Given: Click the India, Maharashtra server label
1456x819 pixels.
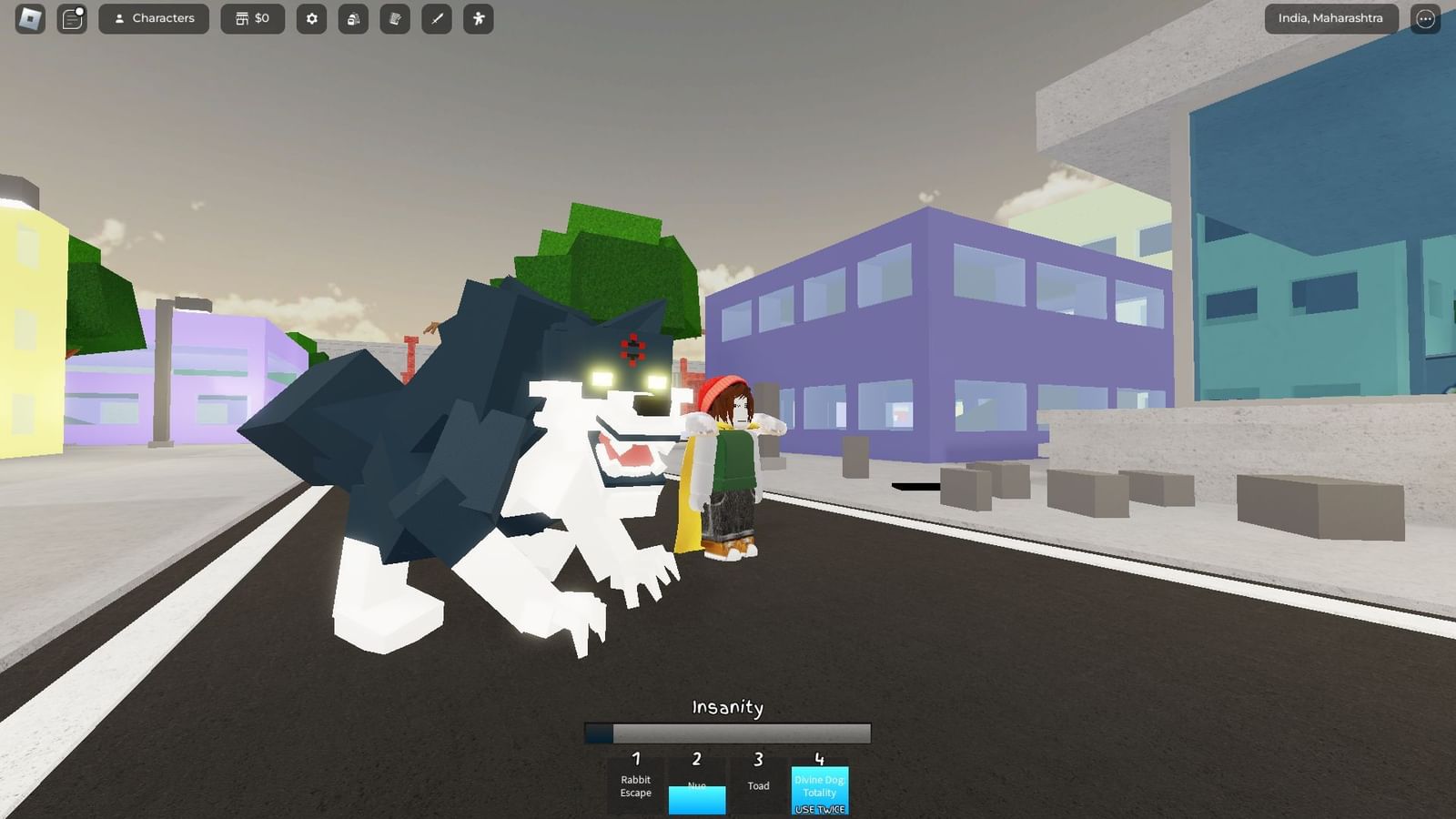Looking at the screenshot, I should (1330, 17).
